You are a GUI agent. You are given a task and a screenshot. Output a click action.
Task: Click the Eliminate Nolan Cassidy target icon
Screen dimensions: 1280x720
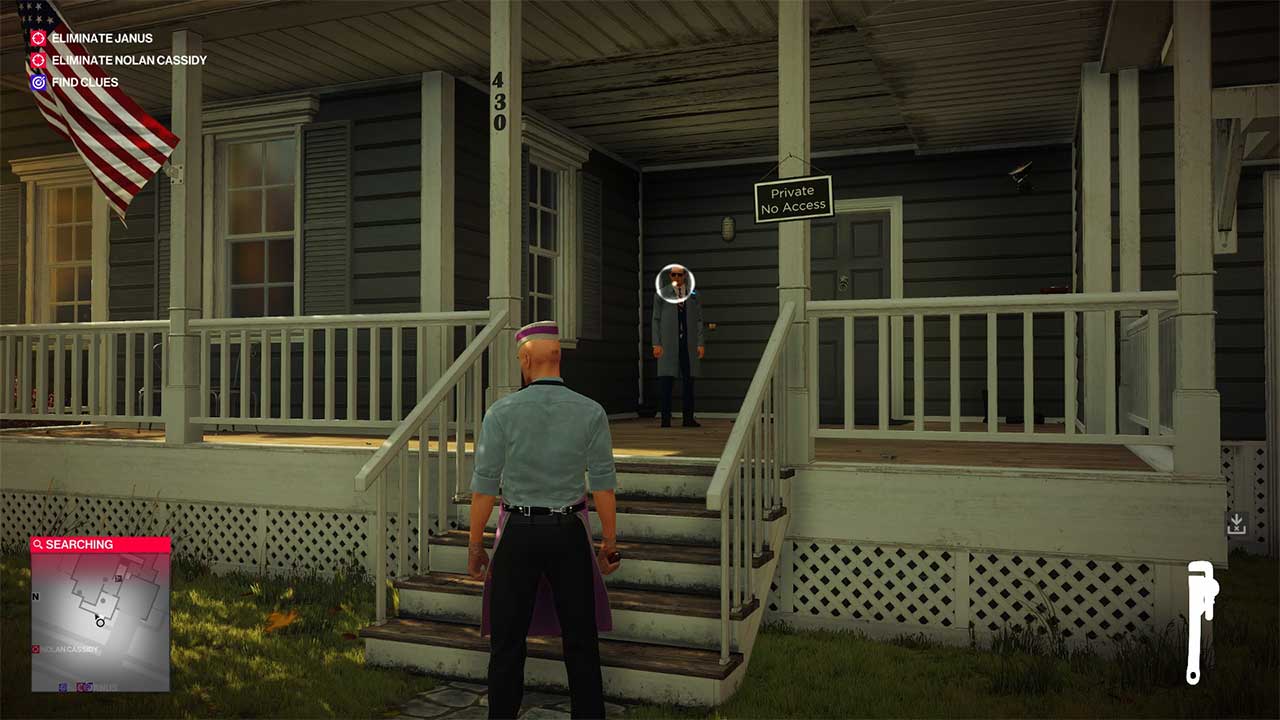[36, 60]
